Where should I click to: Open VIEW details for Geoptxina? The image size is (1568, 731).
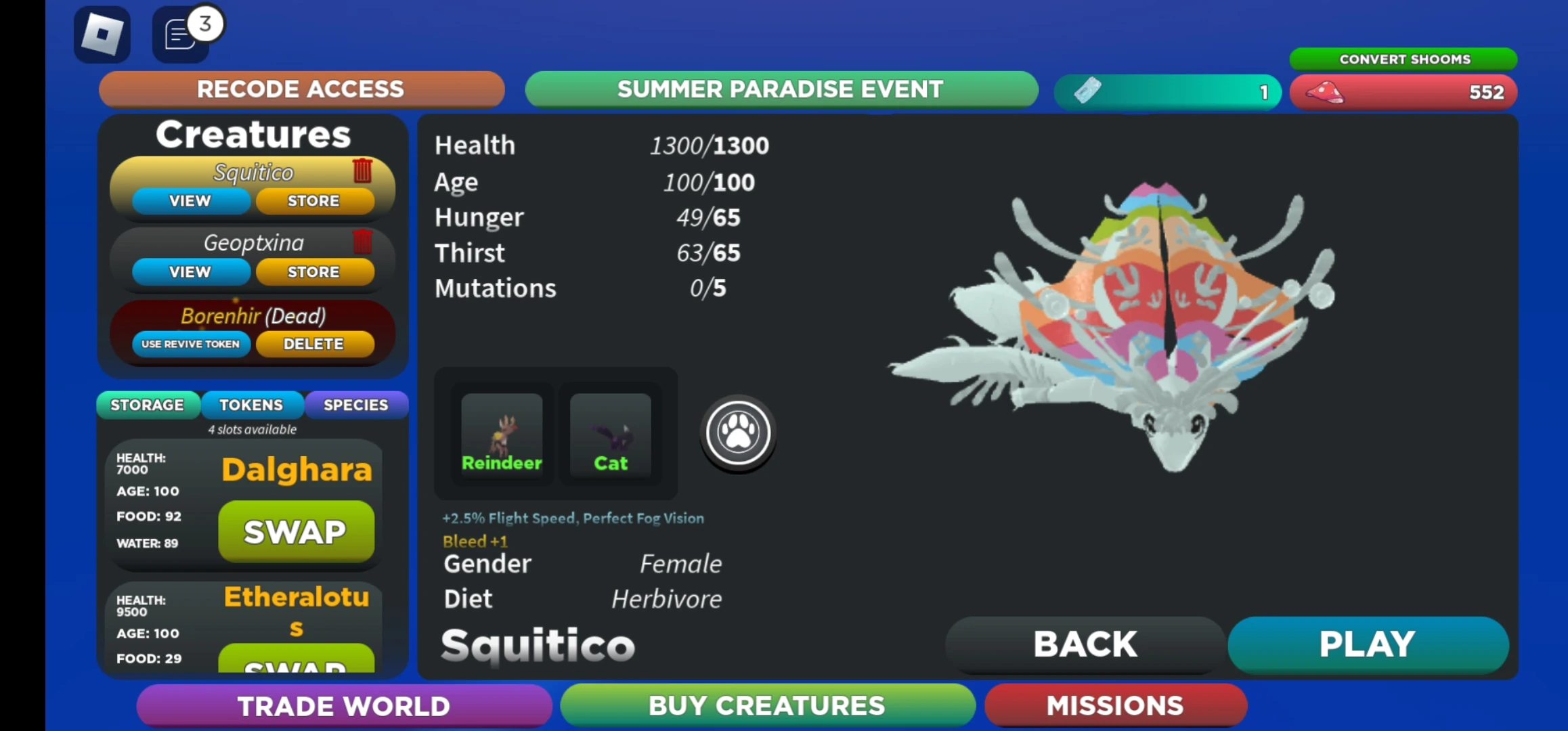click(190, 271)
